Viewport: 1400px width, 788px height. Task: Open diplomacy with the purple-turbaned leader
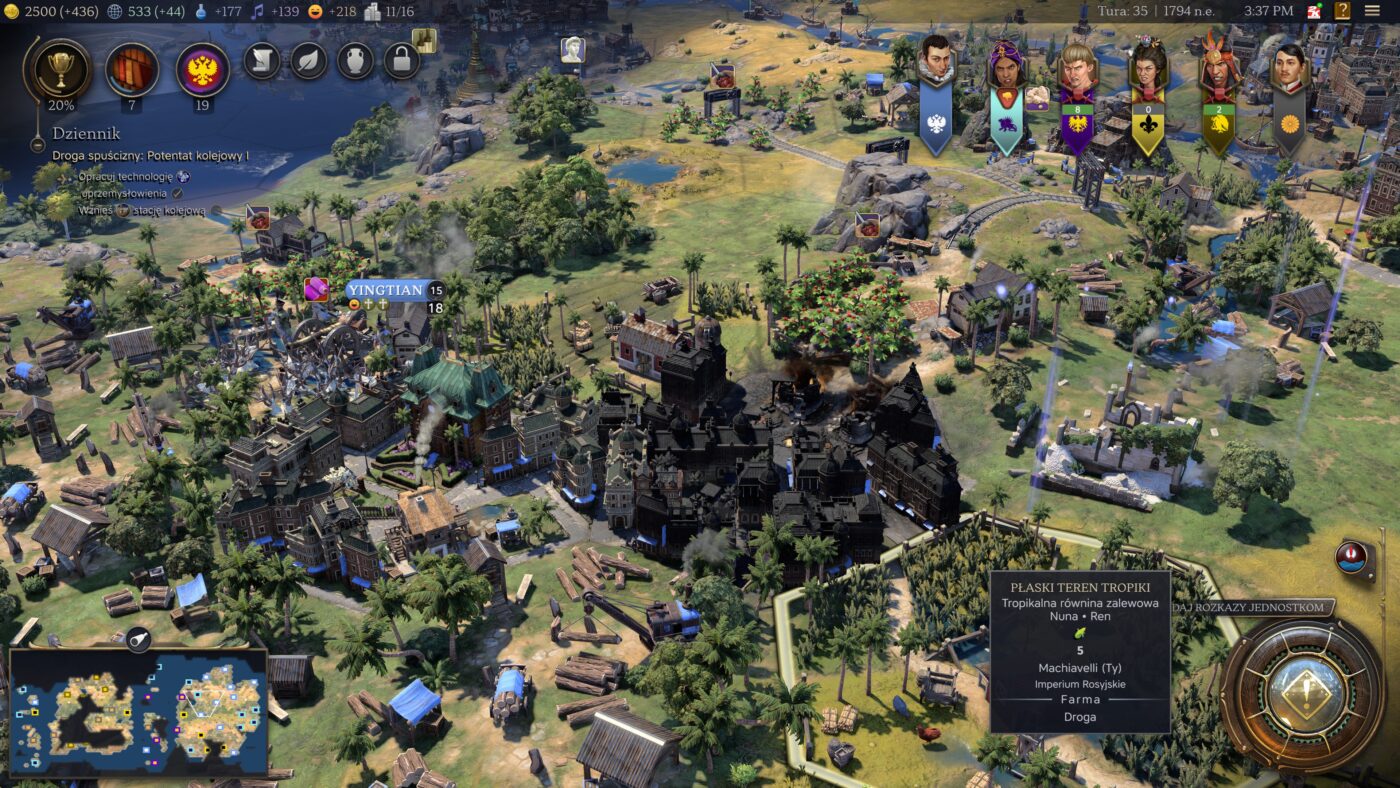[x=1005, y=65]
